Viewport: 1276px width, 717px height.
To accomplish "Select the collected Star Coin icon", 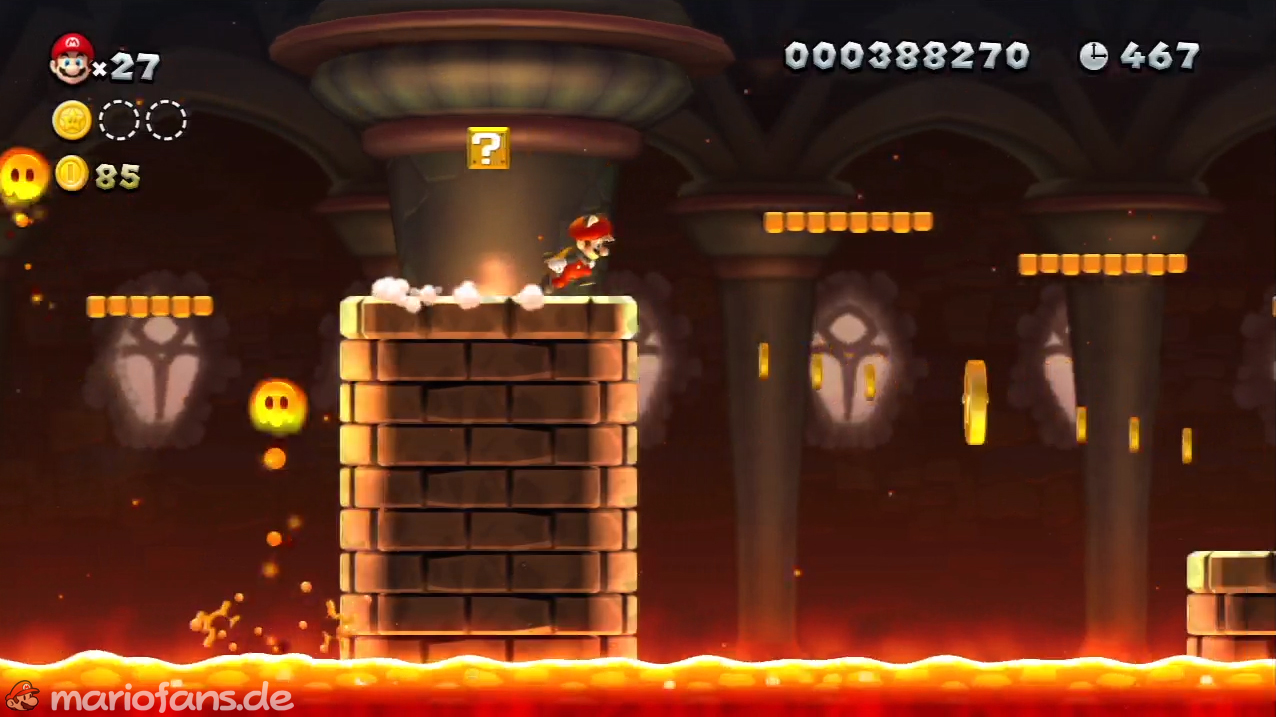I will 72,121.
